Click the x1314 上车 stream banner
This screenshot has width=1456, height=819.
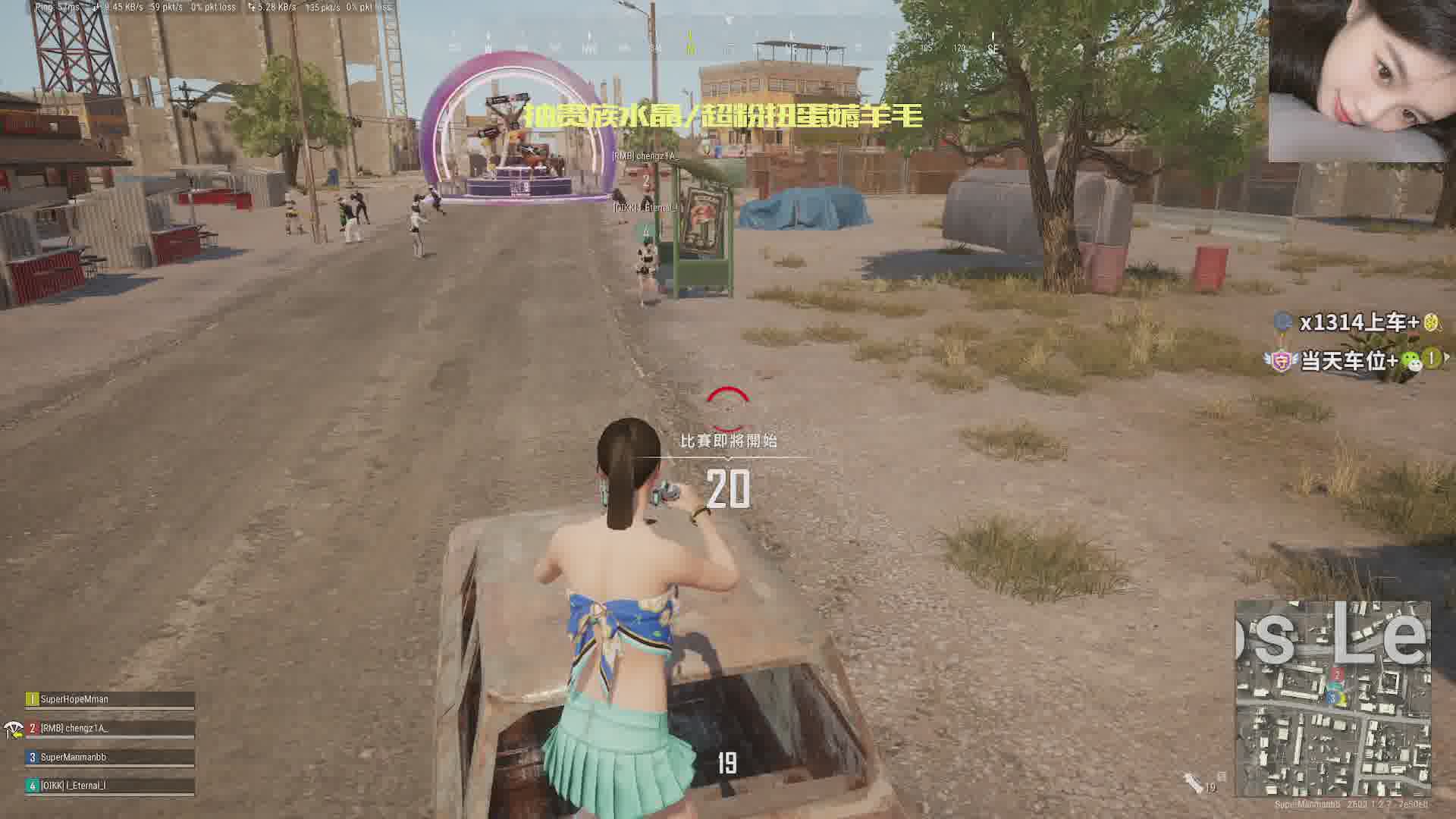pyautogui.click(x=1357, y=322)
